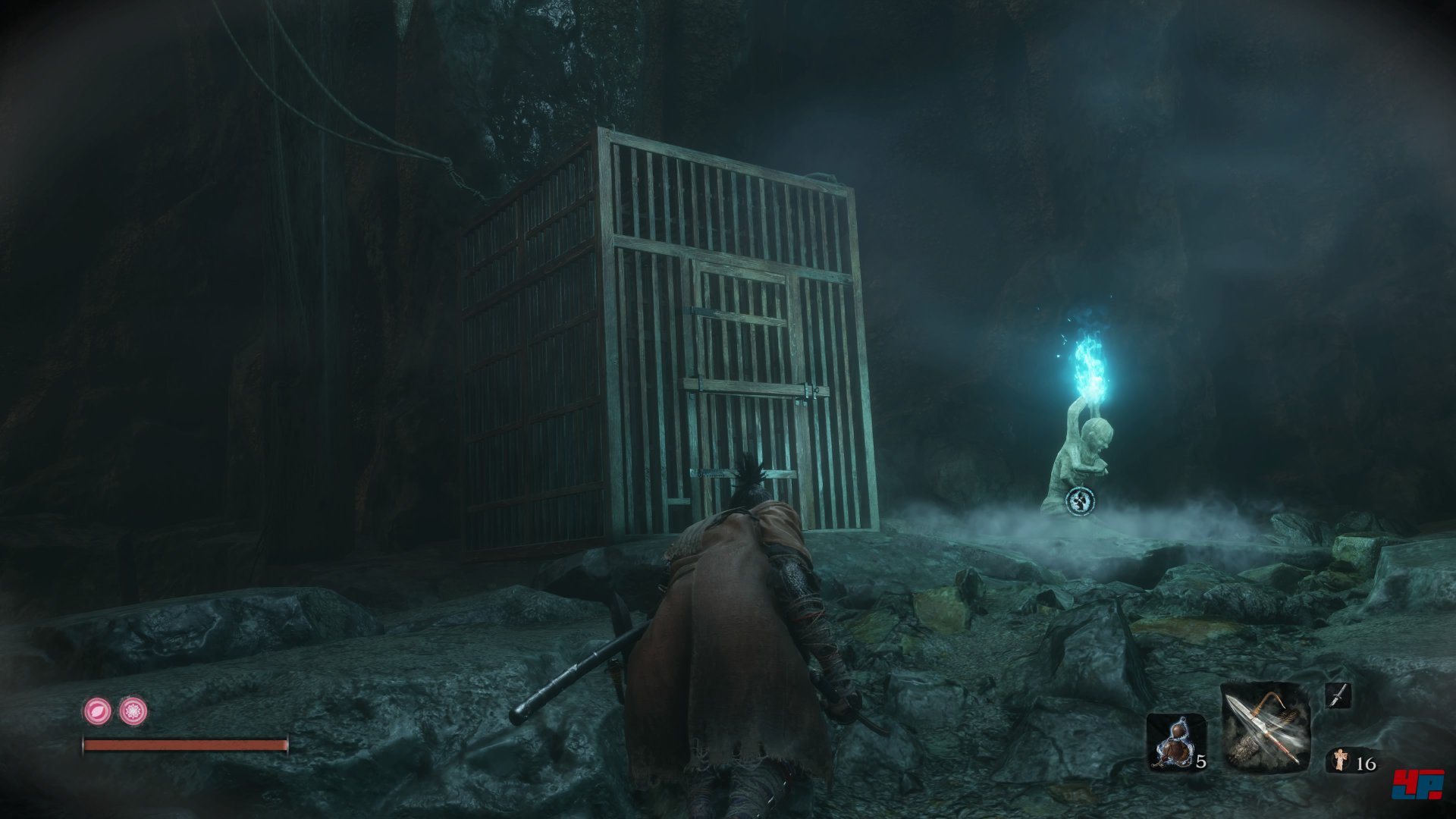The height and width of the screenshot is (819, 1456).
Task: Click the red and blue 4P watermark logo
Action: (1417, 784)
